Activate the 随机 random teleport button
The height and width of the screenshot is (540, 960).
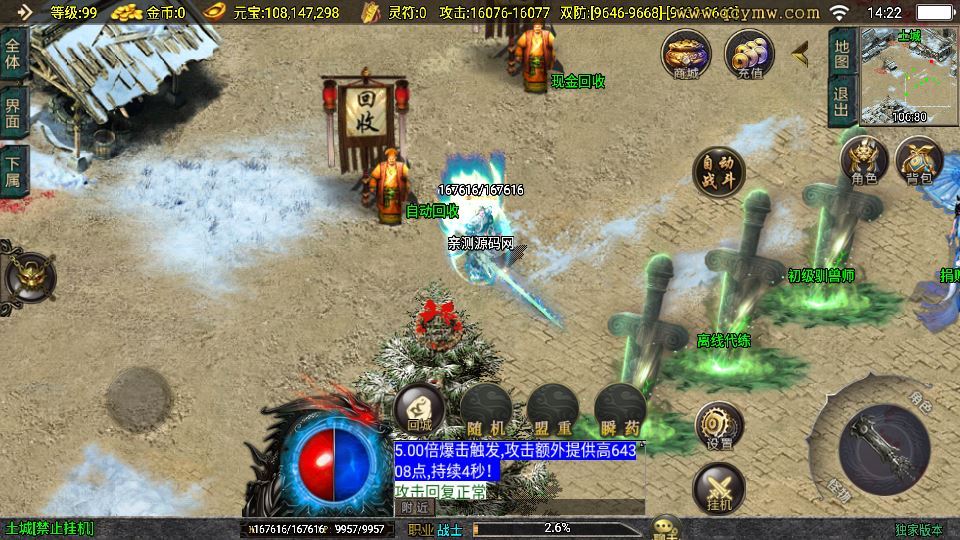[x=486, y=409]
